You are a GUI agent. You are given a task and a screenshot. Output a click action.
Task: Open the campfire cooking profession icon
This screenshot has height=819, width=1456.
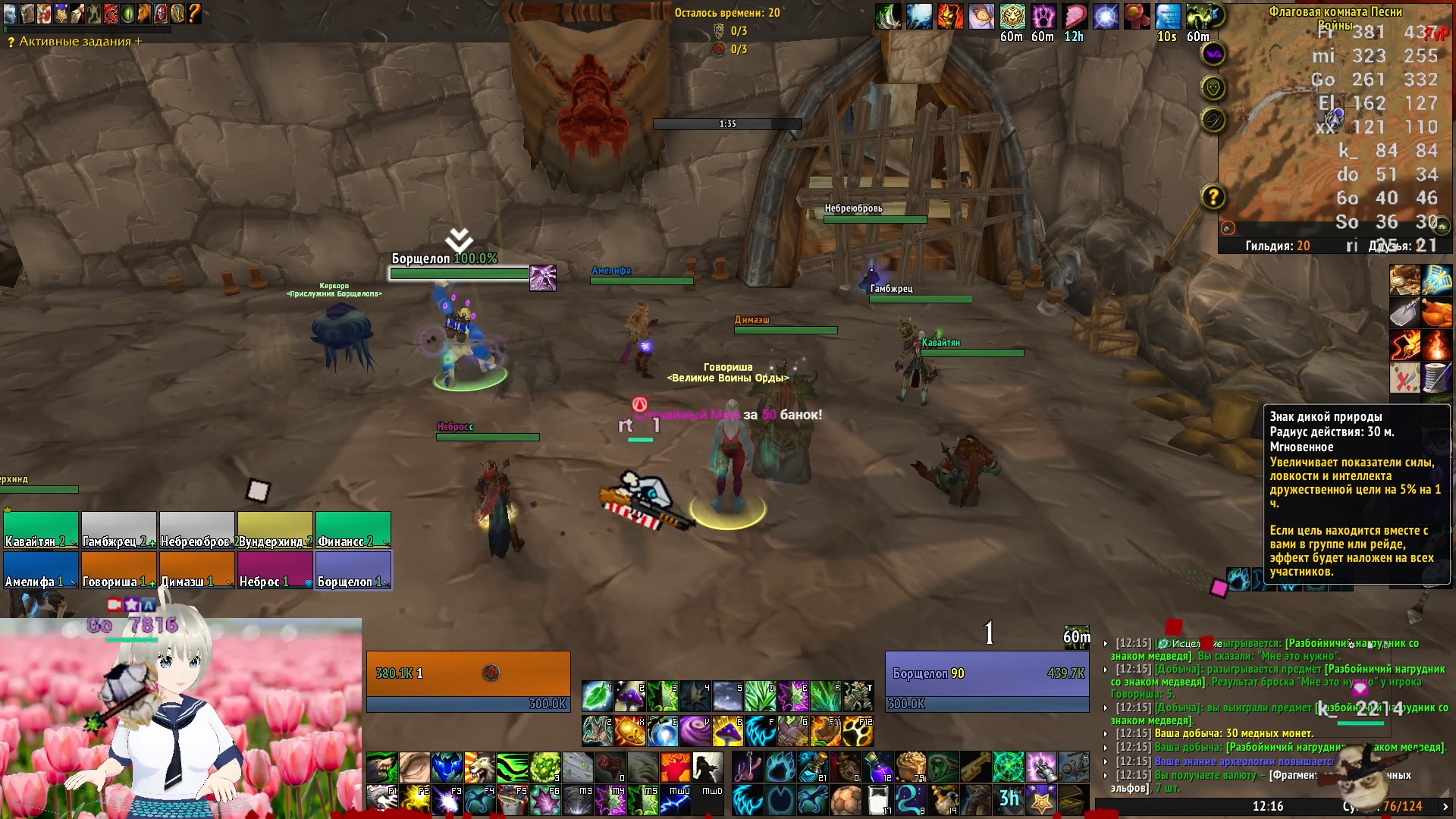[1436, 345]
